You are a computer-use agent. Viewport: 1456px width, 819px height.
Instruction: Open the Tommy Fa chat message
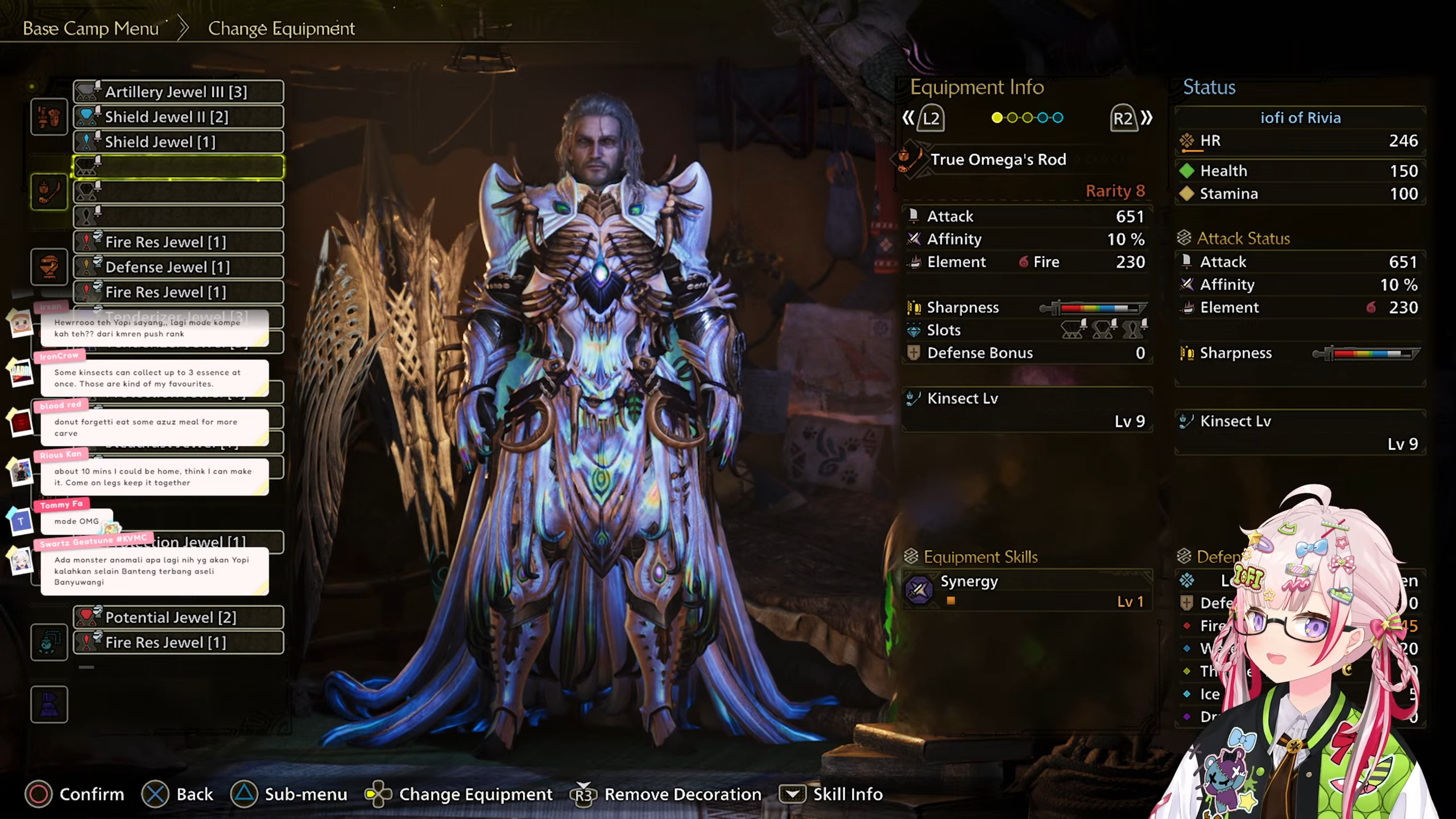(x=76, y=520)
